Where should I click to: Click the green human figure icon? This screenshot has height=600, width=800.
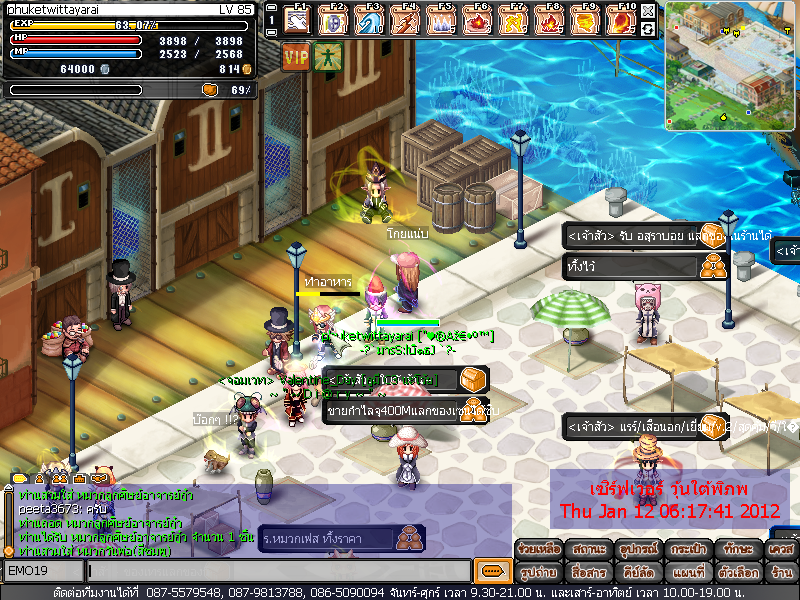(326, 57)
